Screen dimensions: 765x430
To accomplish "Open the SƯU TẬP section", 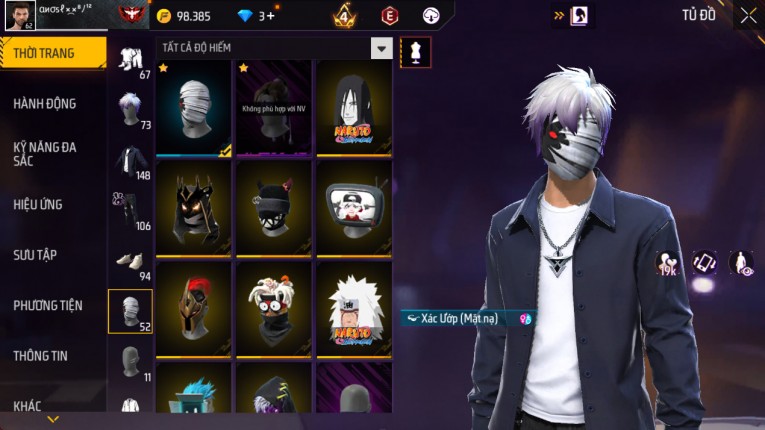I will [x=35, y=255].
